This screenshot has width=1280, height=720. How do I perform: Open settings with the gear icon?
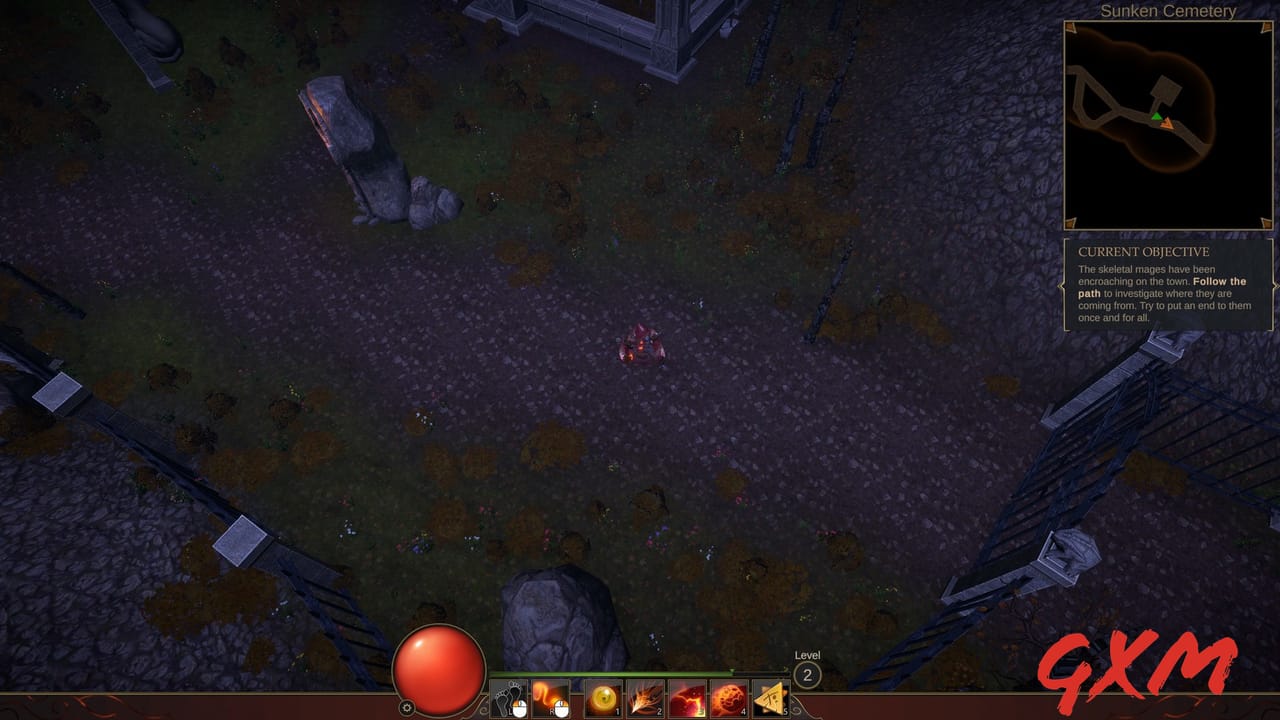tap(408, 707)
